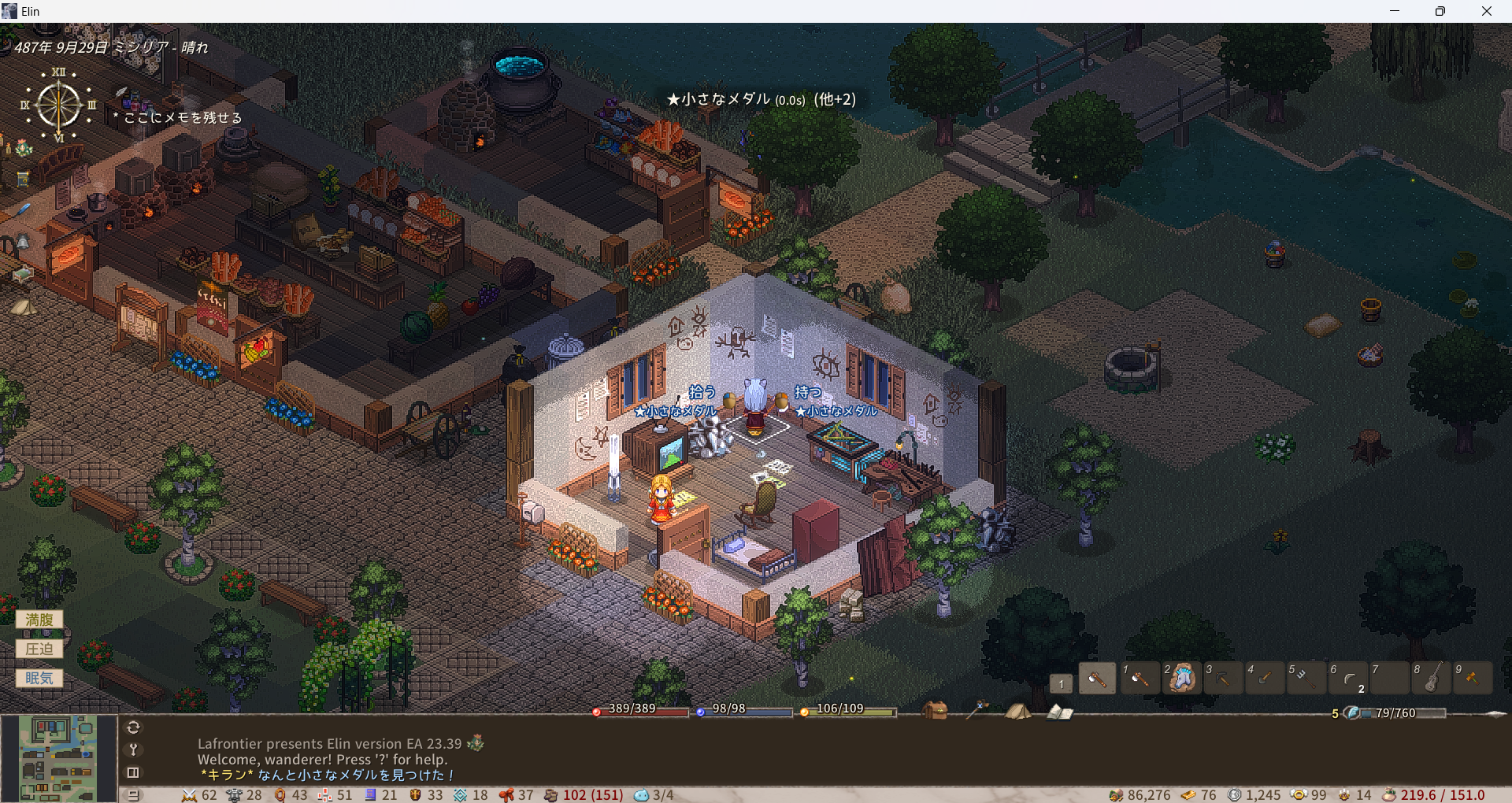Select the axe in hotbar slot 1

[1139, 678]
